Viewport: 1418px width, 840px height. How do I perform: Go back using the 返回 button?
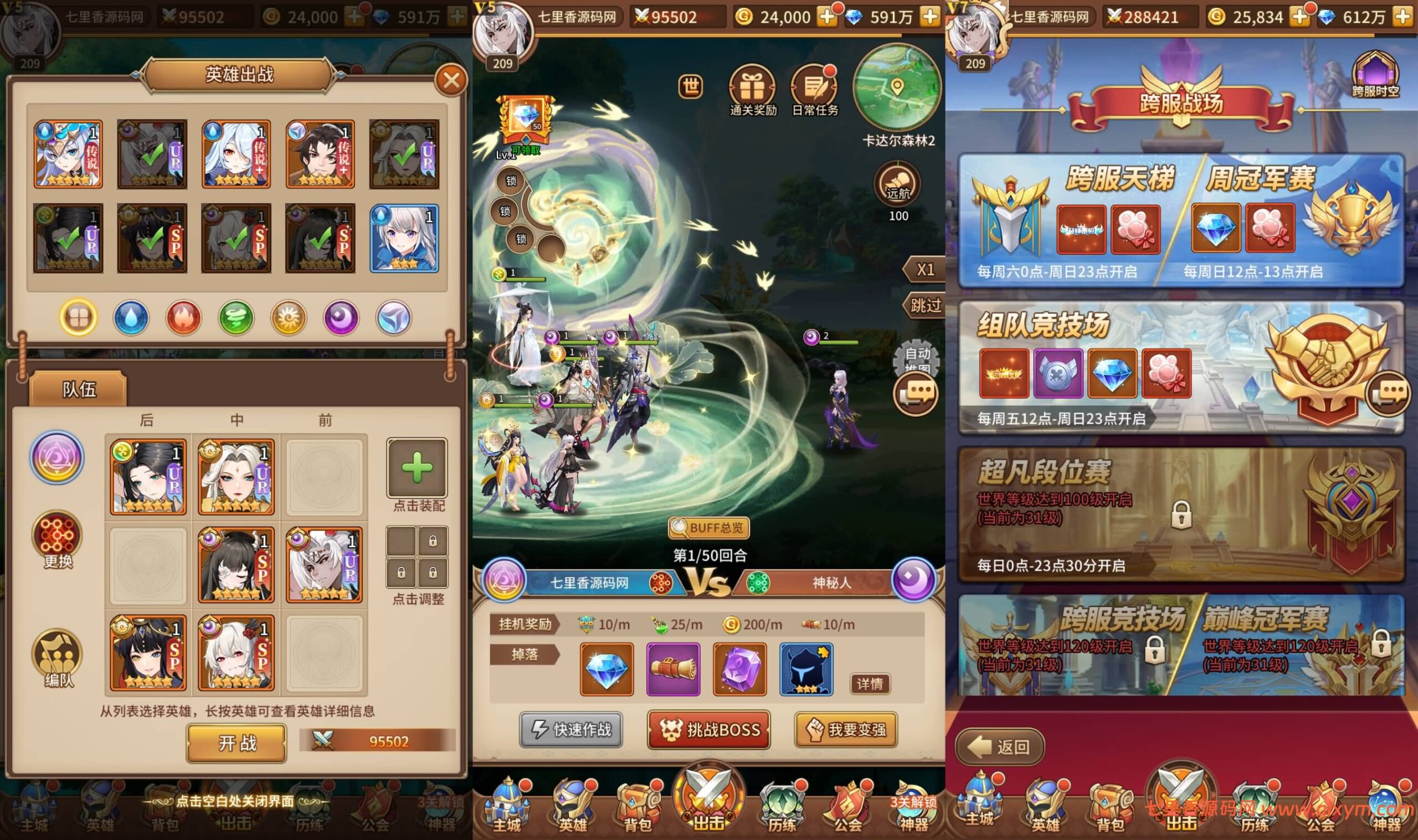click(x=1000, y=747)
